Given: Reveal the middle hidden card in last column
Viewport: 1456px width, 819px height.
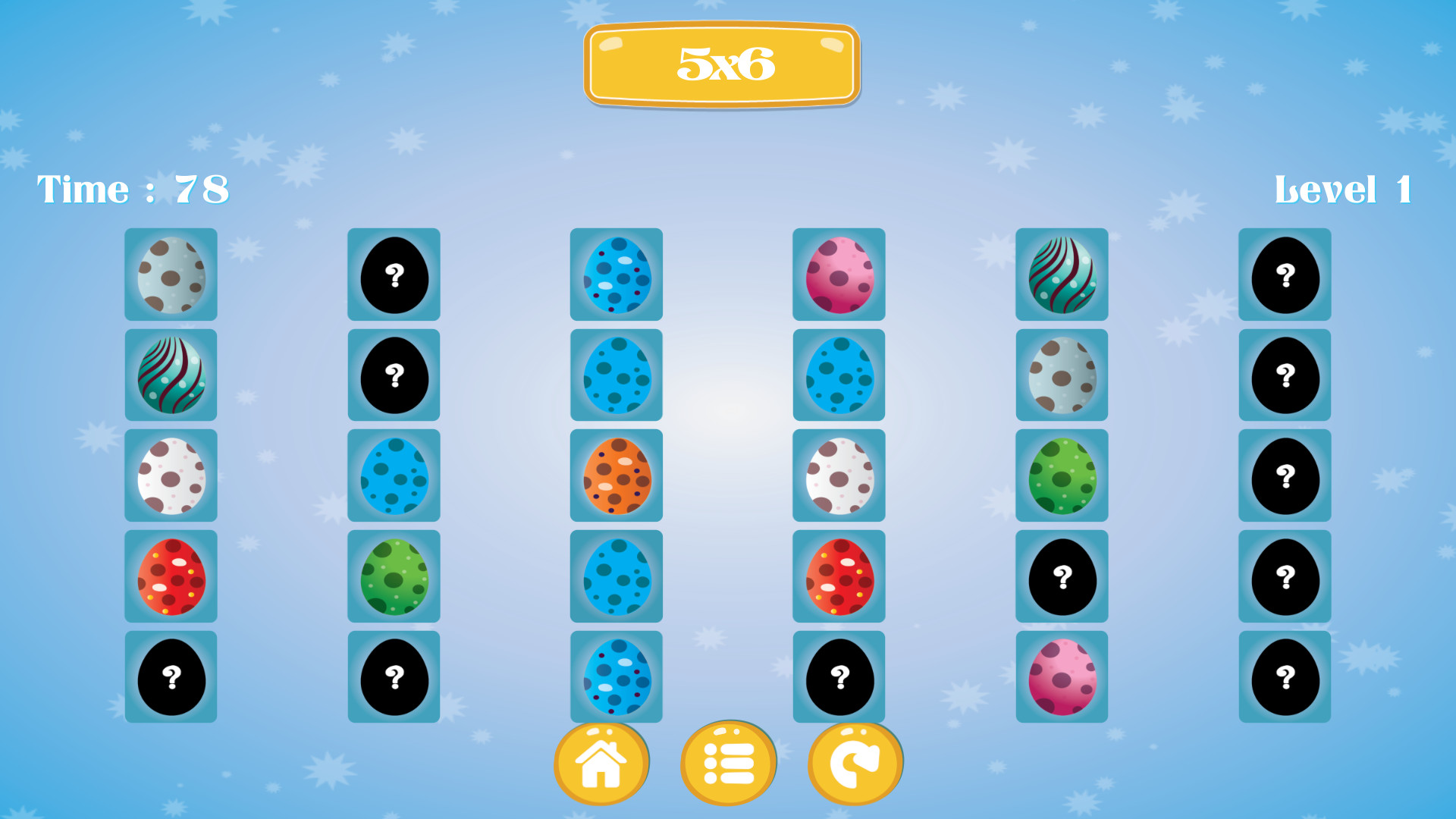Looking at the screenshot, I should coord(1284,475).
